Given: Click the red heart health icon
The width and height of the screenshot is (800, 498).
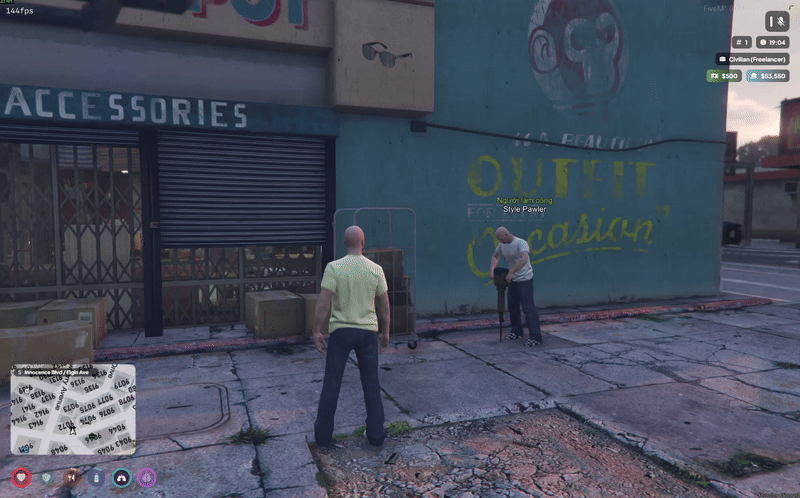Looking at the screenshot, I should click(x=22, y=478).
